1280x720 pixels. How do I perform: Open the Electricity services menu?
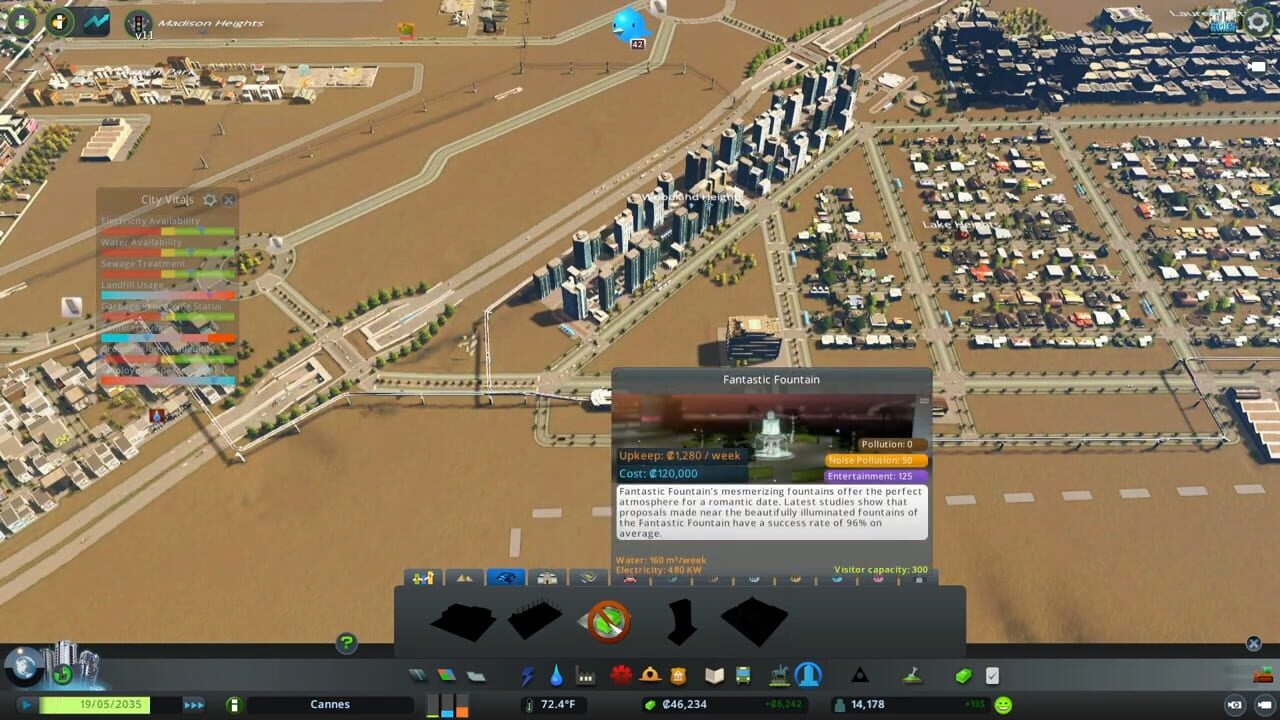click(528, 676)
